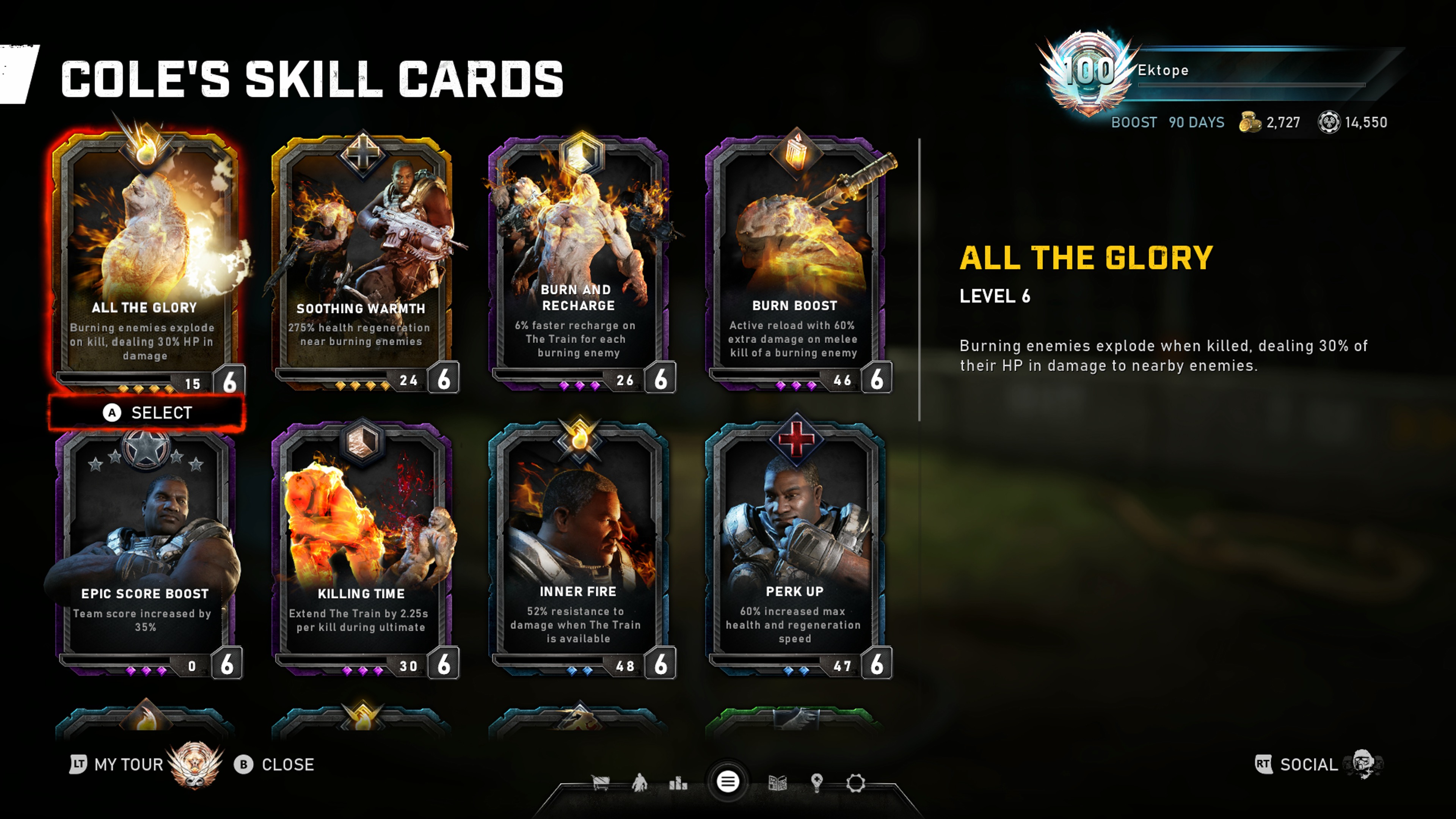The height and width of the screenshot is (819, 1456).
Task: Open the My Tour screen
Action: pyautogui.click(x=129, y=765)
